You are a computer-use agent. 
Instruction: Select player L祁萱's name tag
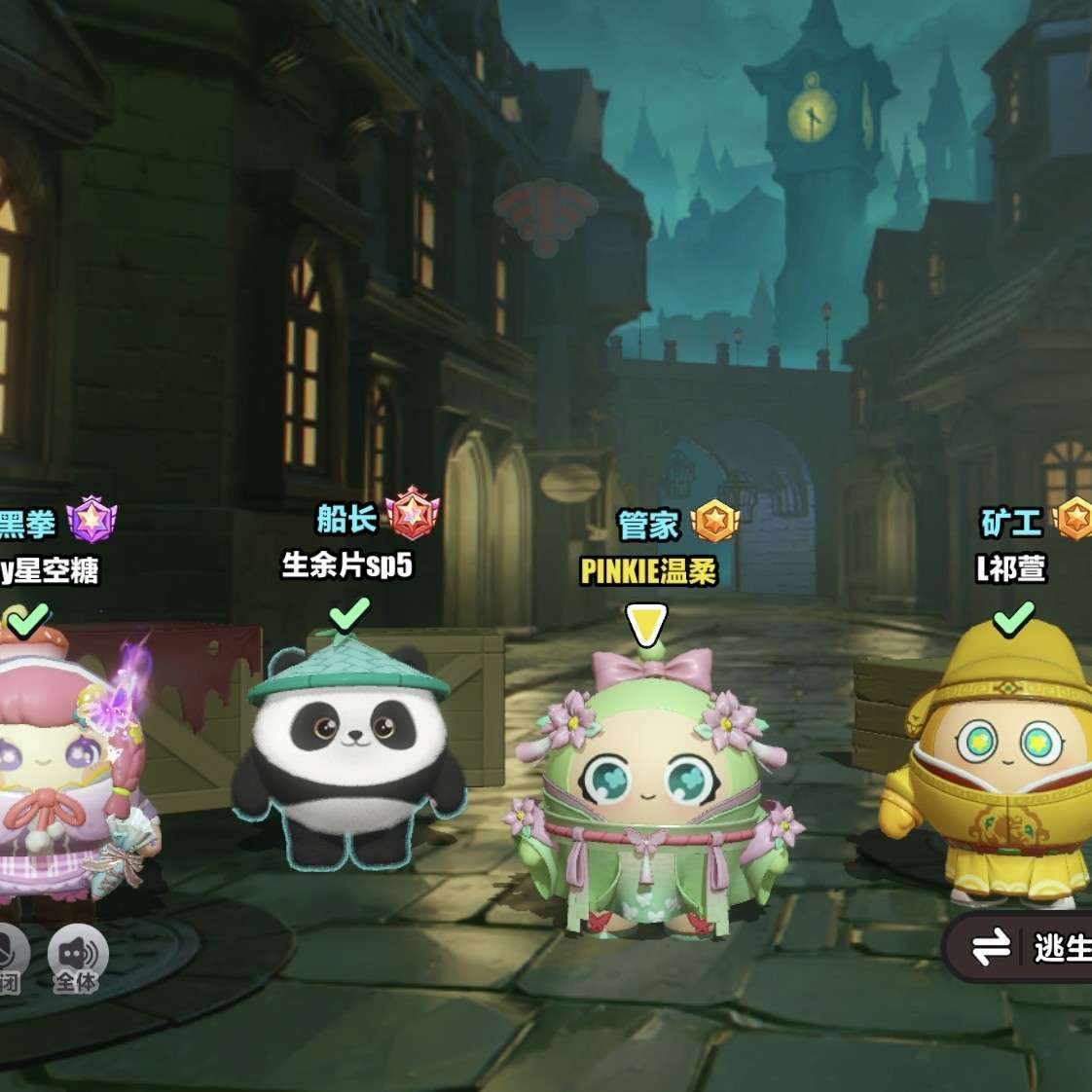[x=1011, y=568]
